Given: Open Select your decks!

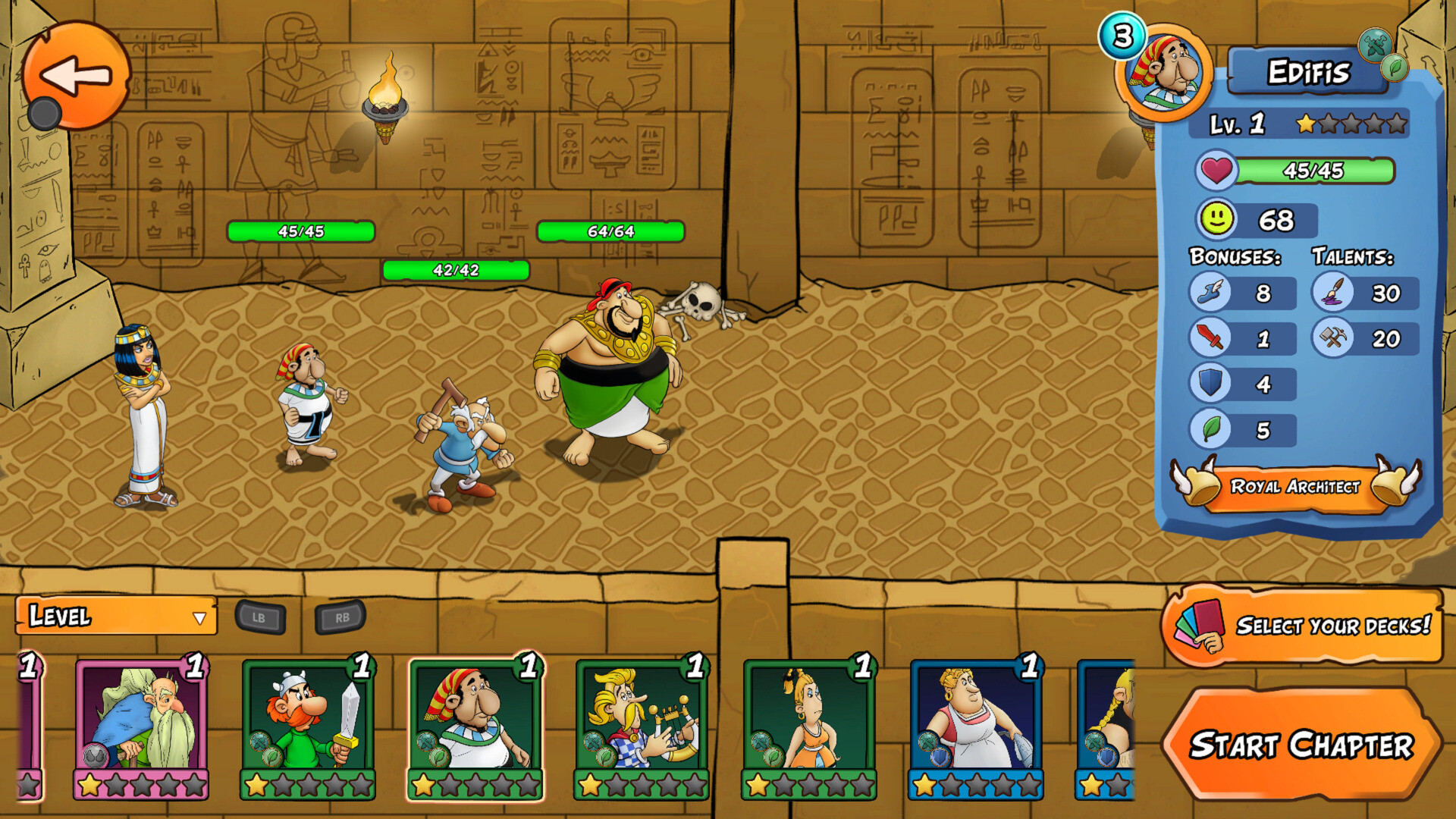Looking at the screenshot, I should [1304, 627].
